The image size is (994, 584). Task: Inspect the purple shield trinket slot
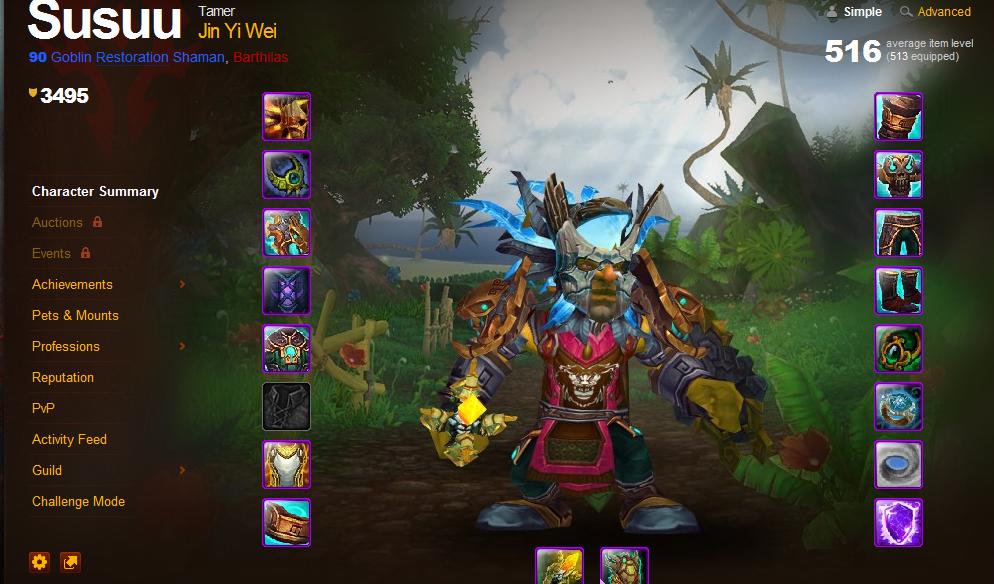click(x=899, y=523)
